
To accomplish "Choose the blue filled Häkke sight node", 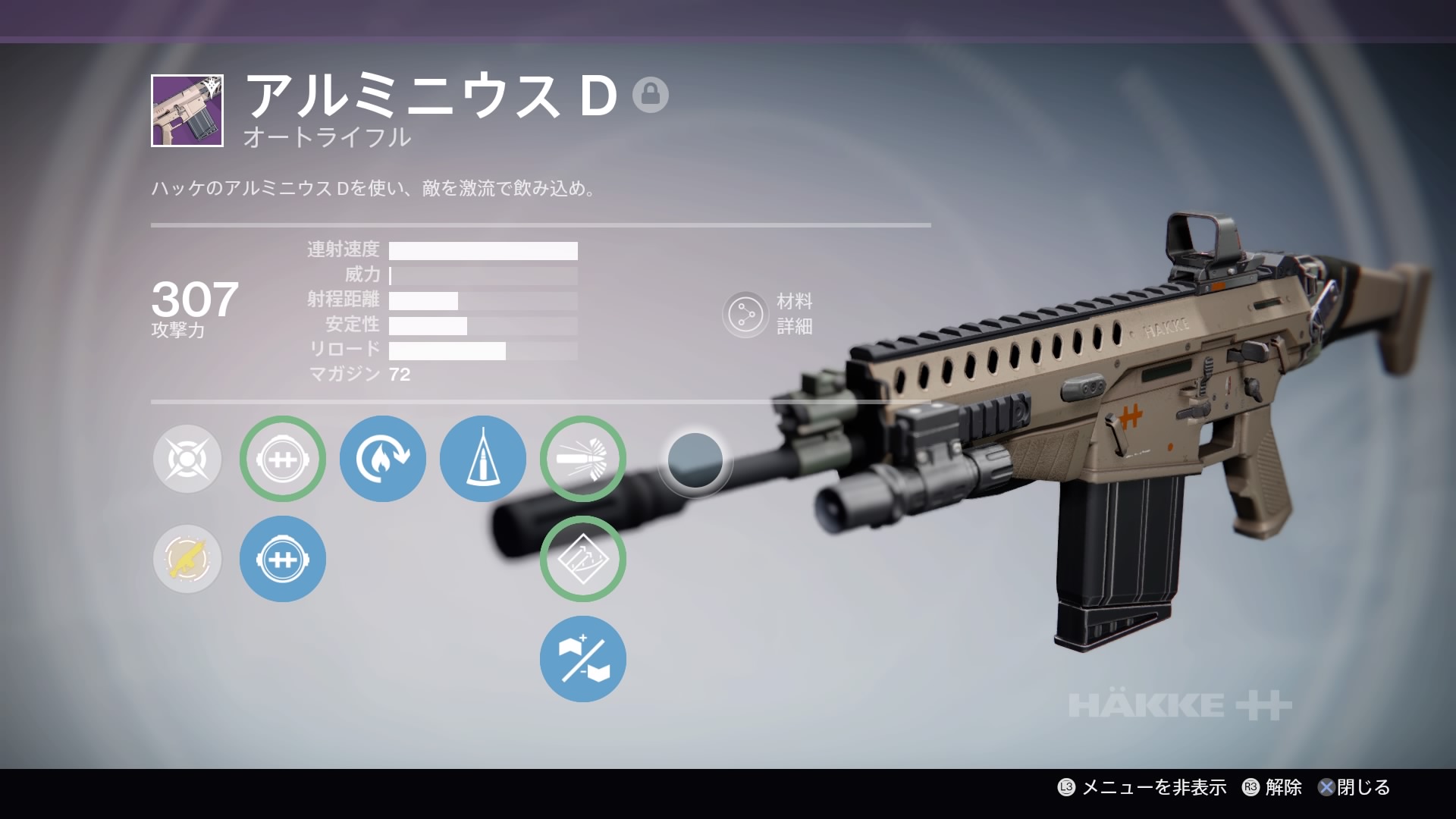I will 283,559.
